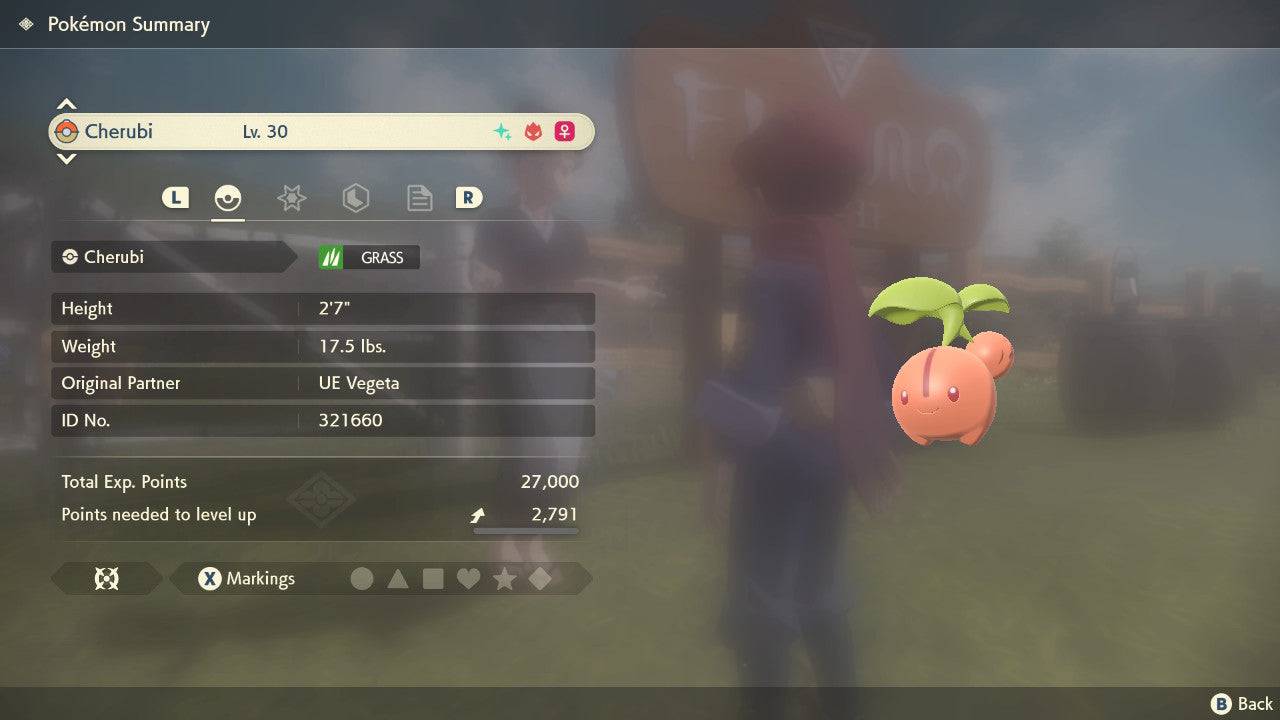Switch to the hexagon shield tab
Image resolution: width=1280 pixels, height=720 pixels.
[355, 198]
